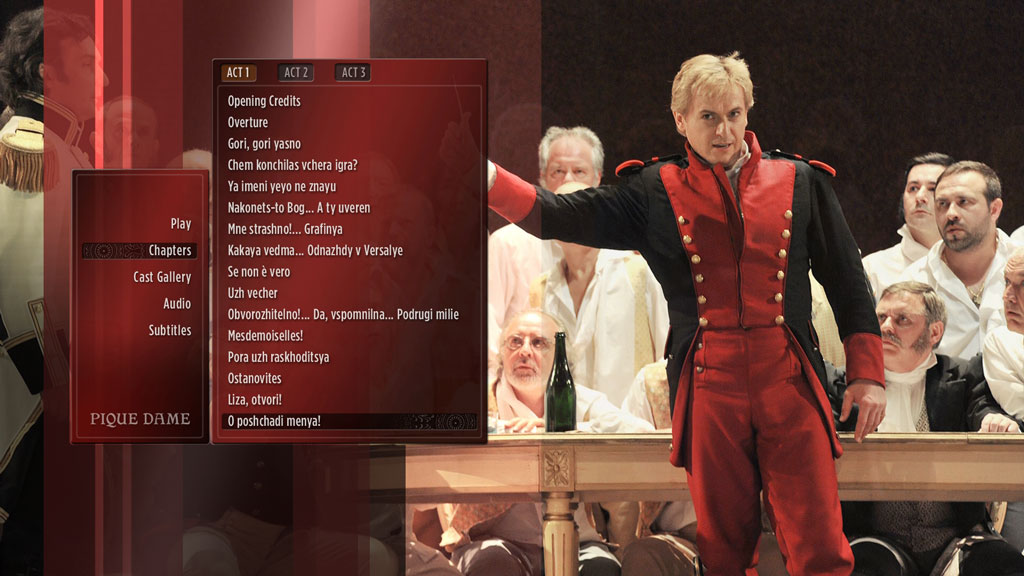
Task: Select the Opening Credits chapter
Action: pyautogui.click(x=264, y=101)
